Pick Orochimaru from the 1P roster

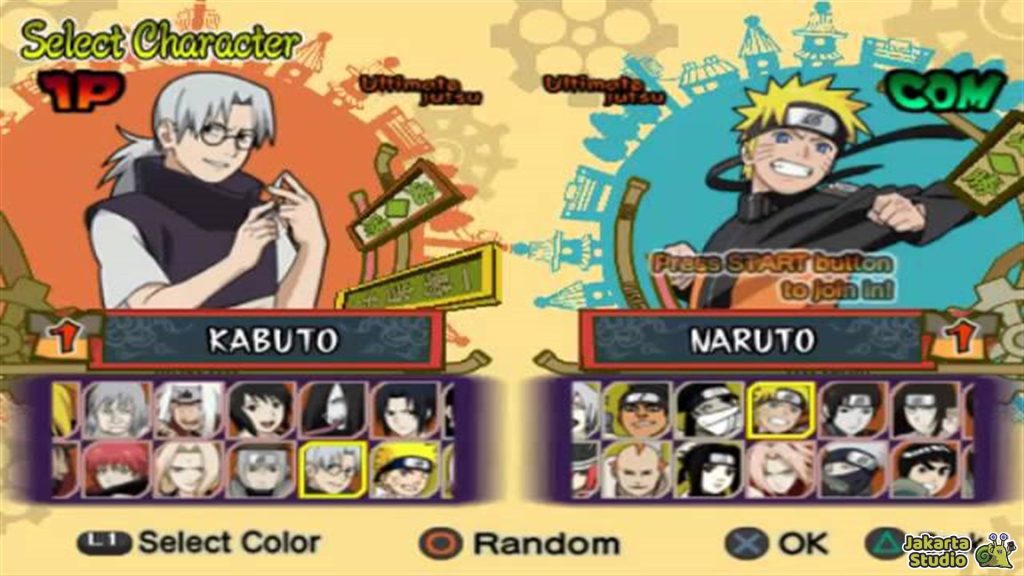(333, 410)
